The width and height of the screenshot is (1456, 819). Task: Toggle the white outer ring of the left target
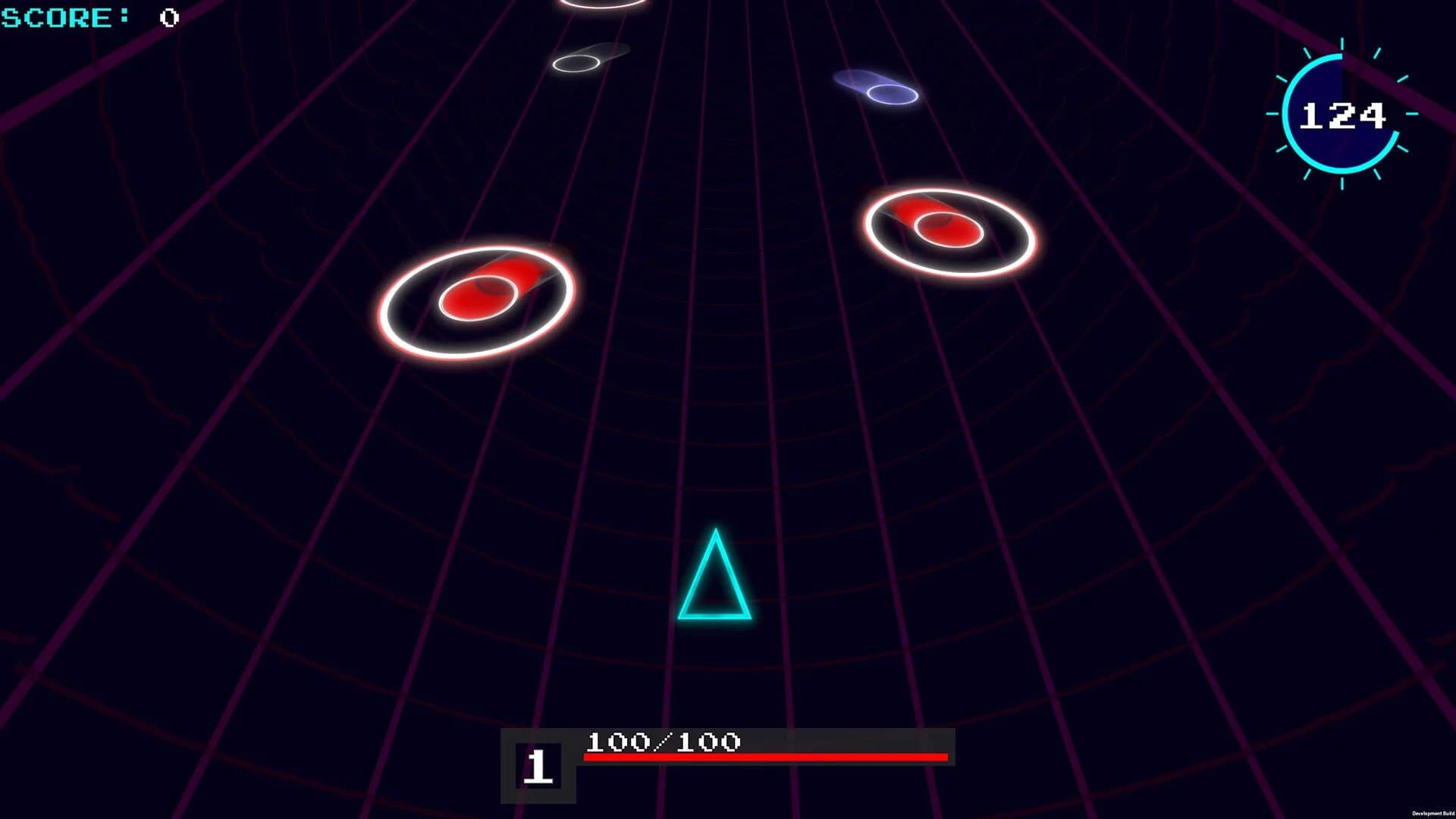click(x=409, y=341)
